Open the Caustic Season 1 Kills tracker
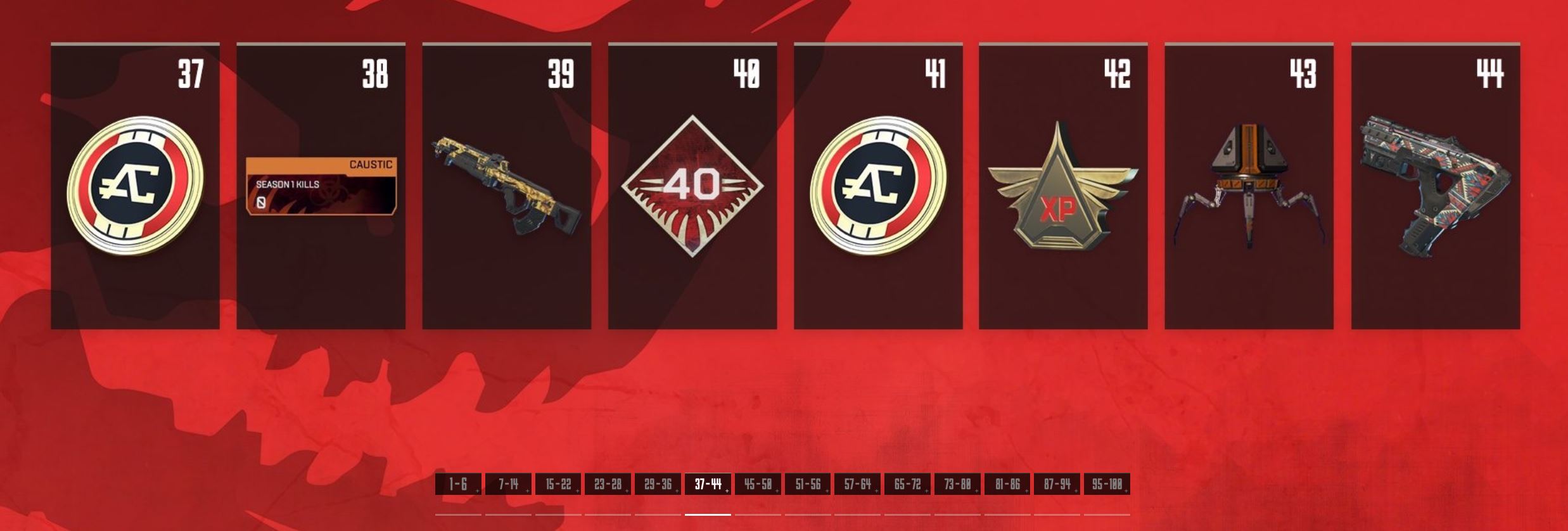The image size is (1568, 531). (321, 186)
